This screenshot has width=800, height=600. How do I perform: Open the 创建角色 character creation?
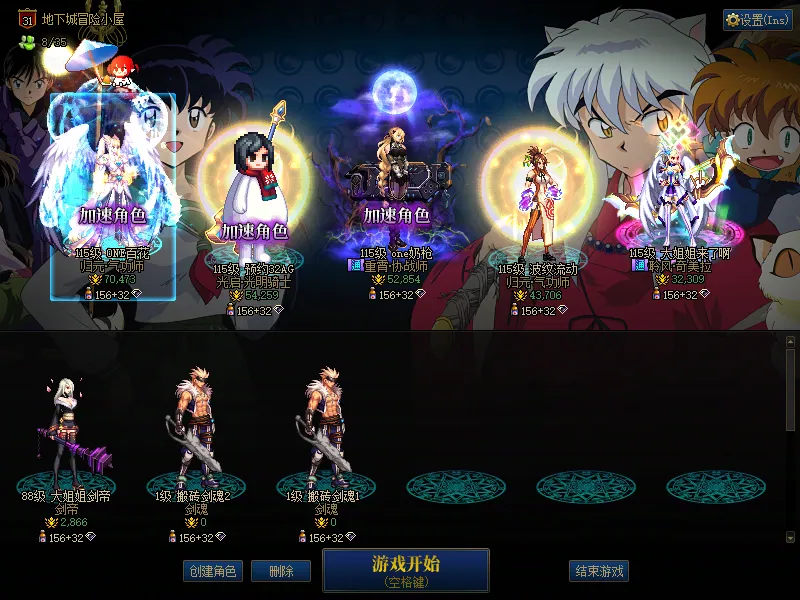(212, 571)
